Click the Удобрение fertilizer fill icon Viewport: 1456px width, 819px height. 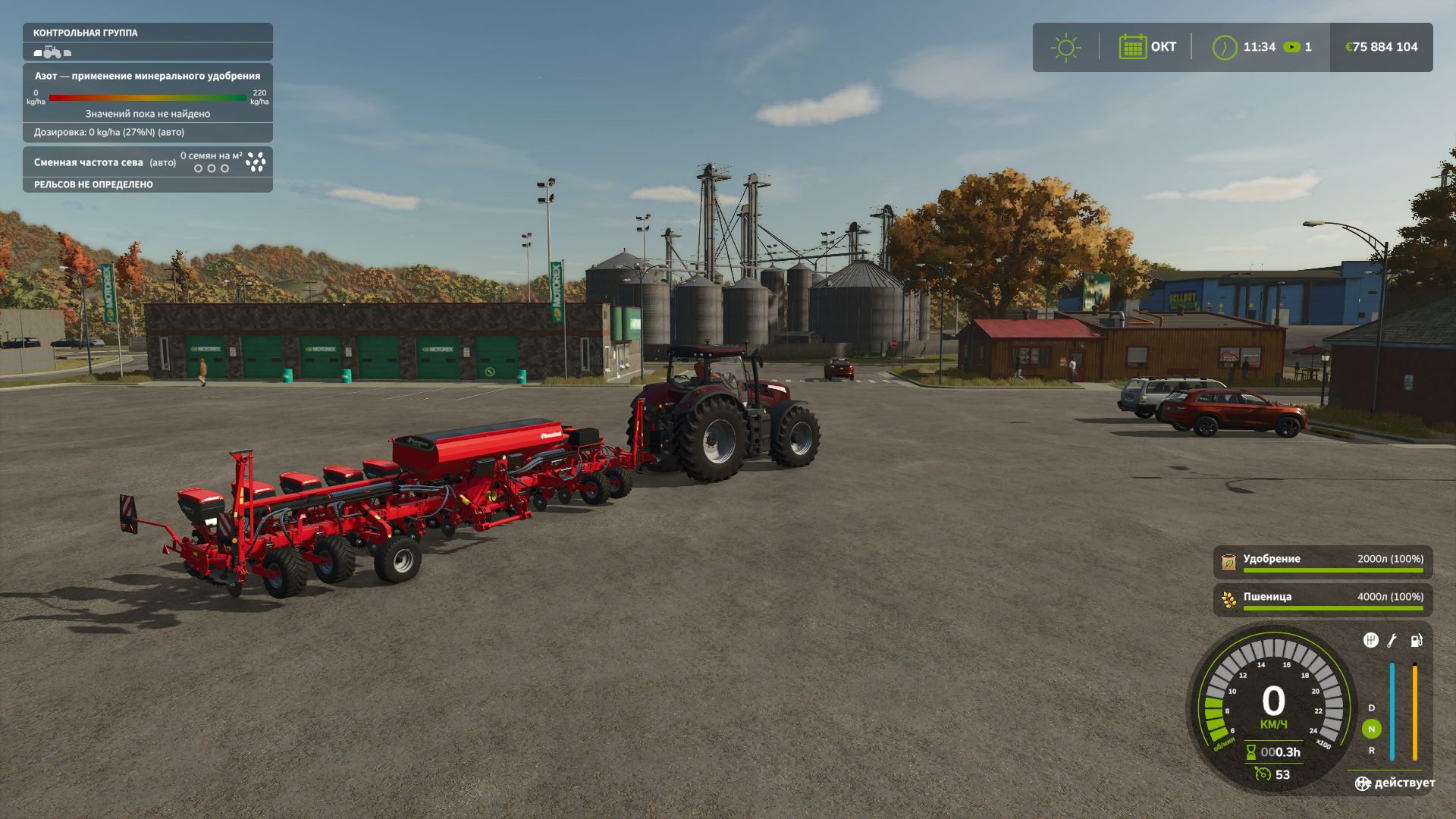coord(1228,562)
